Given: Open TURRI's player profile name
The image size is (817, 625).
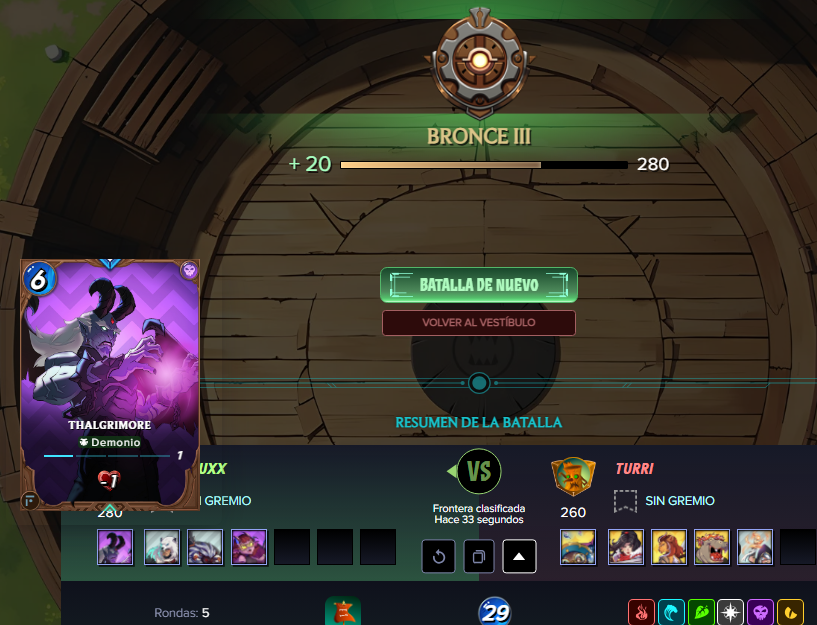Looking at the screenshot, I should [x=634, y=468].
